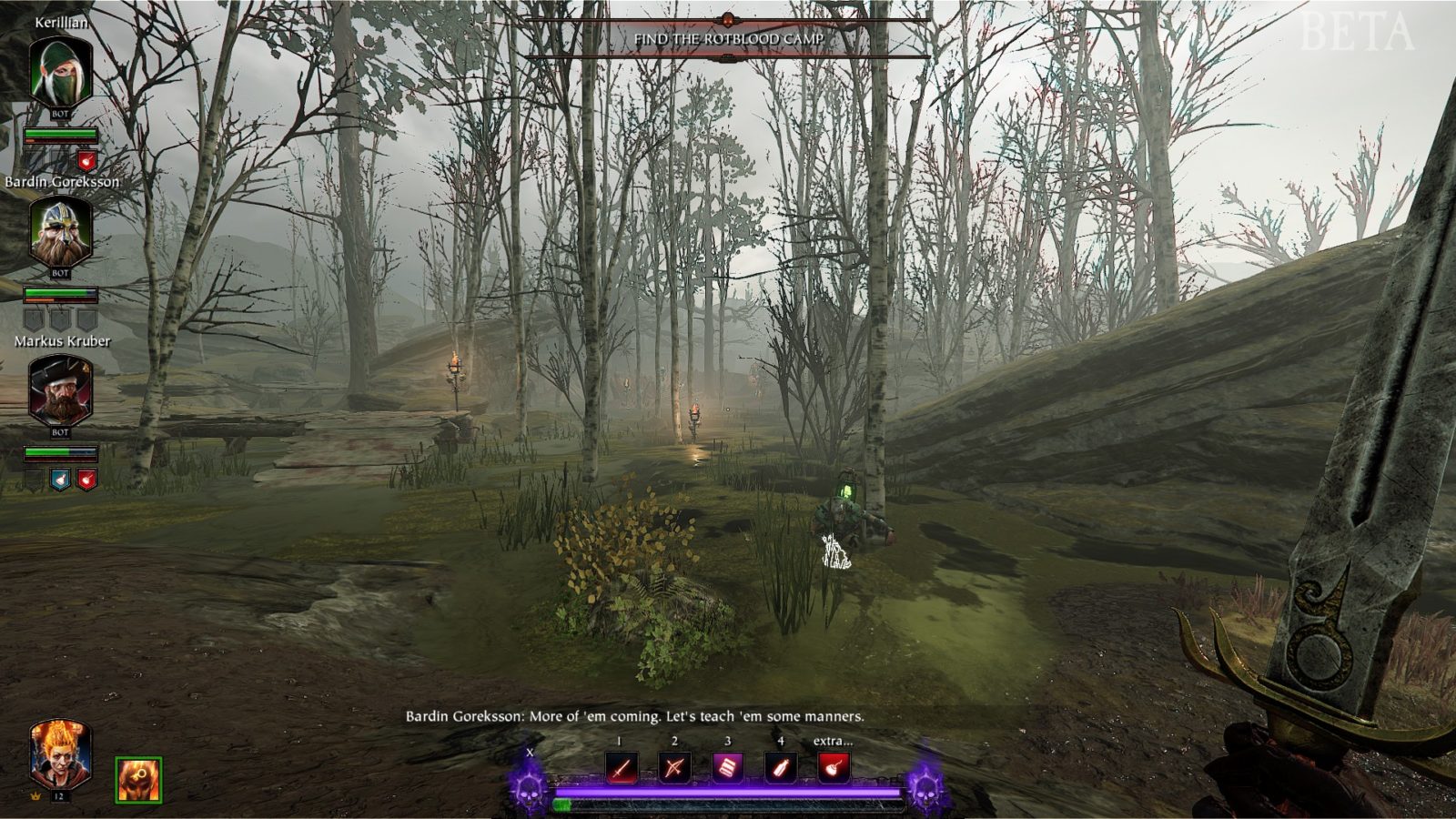This screenshot has width=1456, height=819.
Task: Select the potion in hotbar slot 4
Action: click(x=779, y=768)
